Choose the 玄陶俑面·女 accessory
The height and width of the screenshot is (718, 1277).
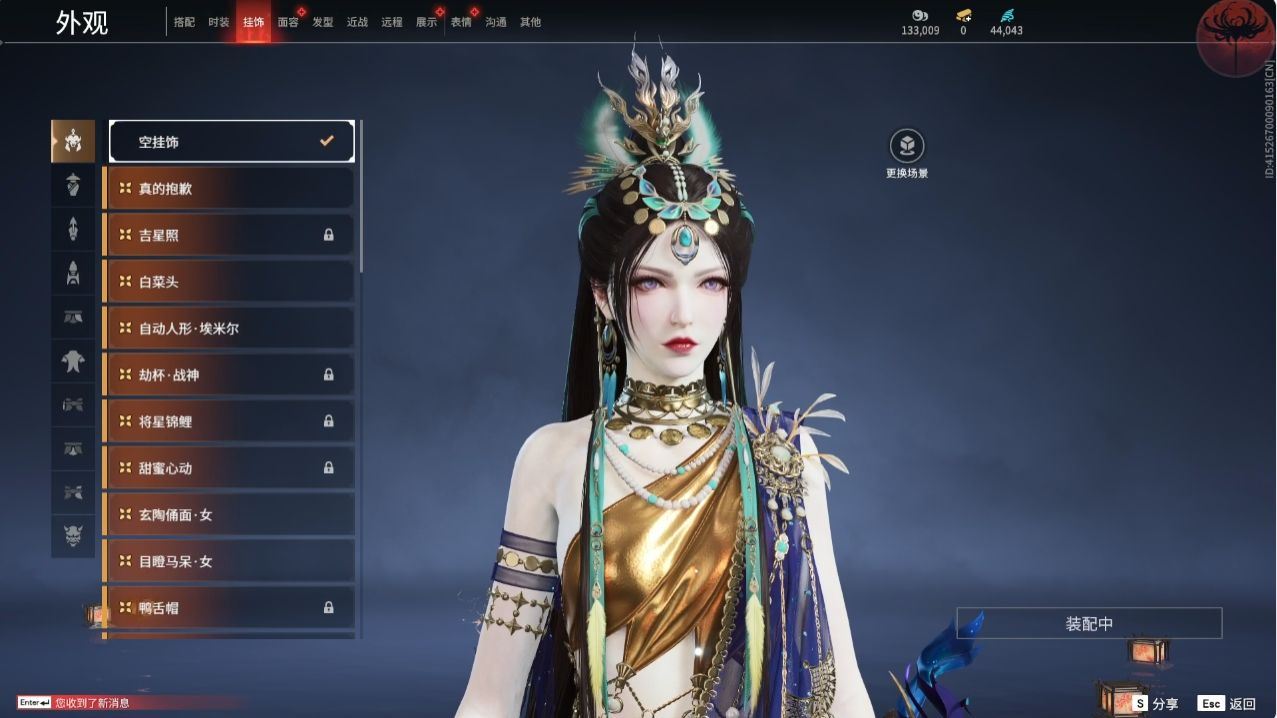tap(231, 515)
